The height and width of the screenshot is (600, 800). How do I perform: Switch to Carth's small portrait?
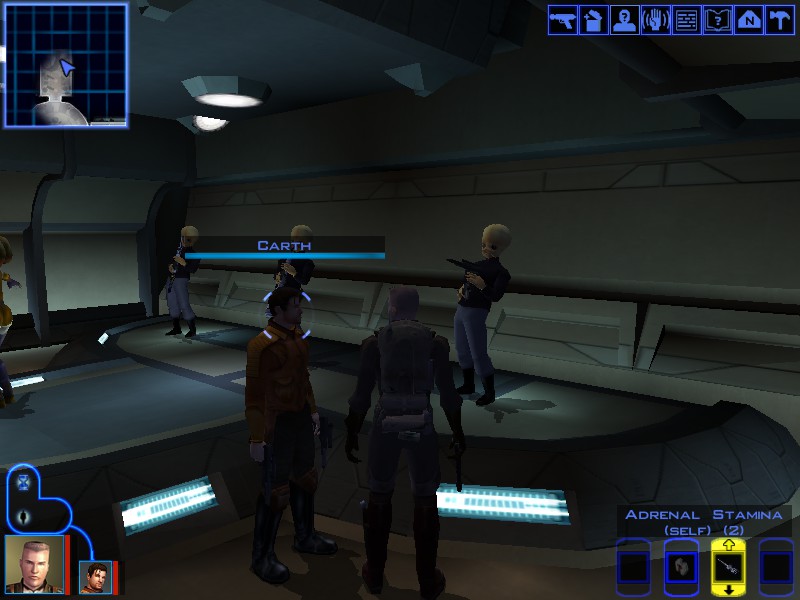coord(96,576)
